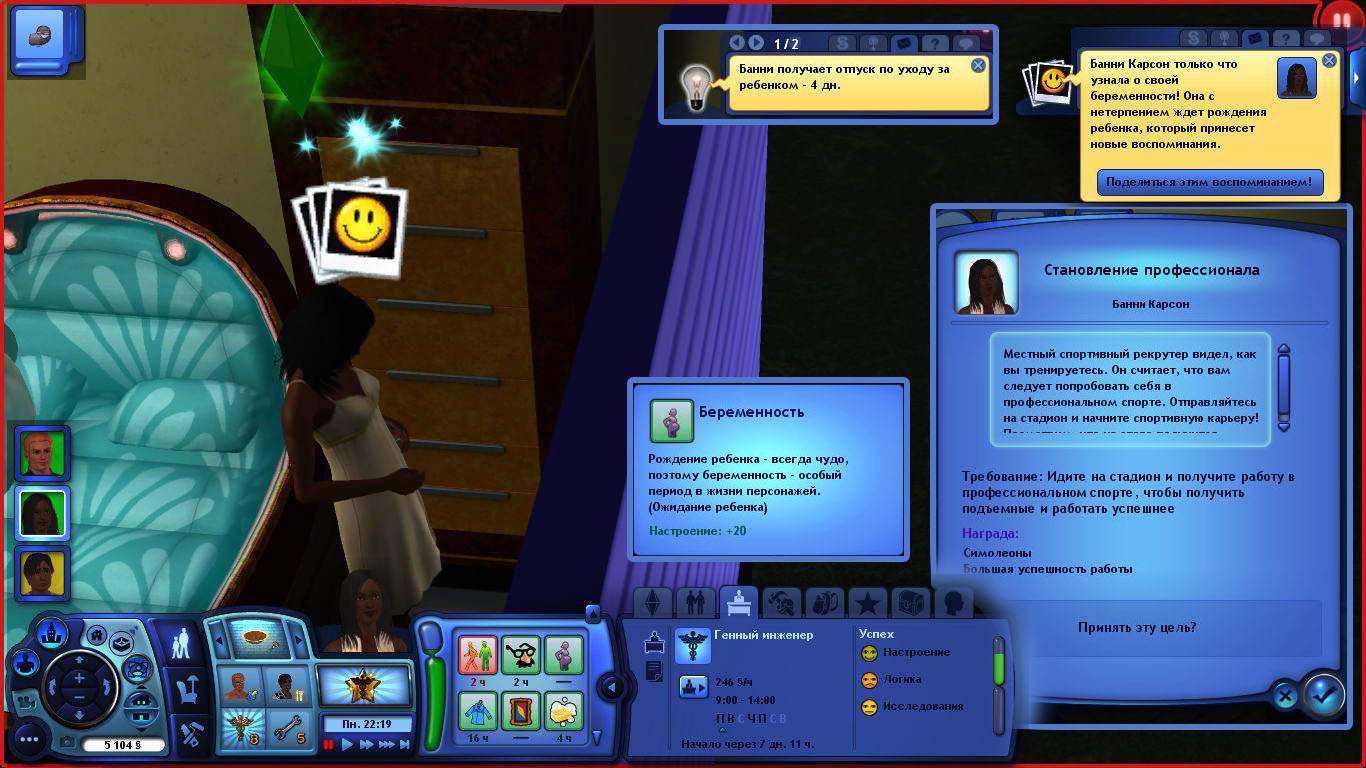Switch to the relationships tab with two figures

(695, 603)
